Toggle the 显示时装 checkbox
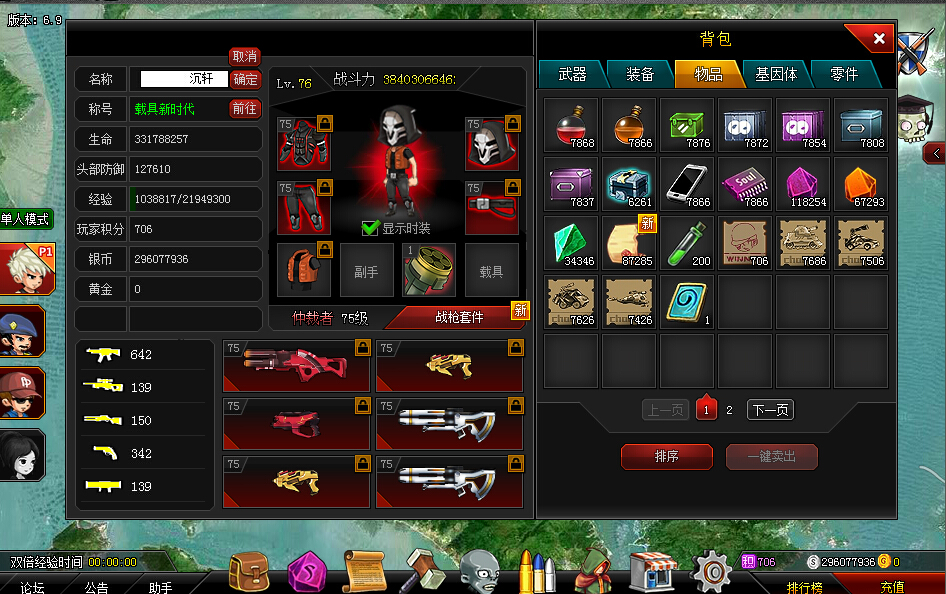The image size is (946, 594). point(370,228)
